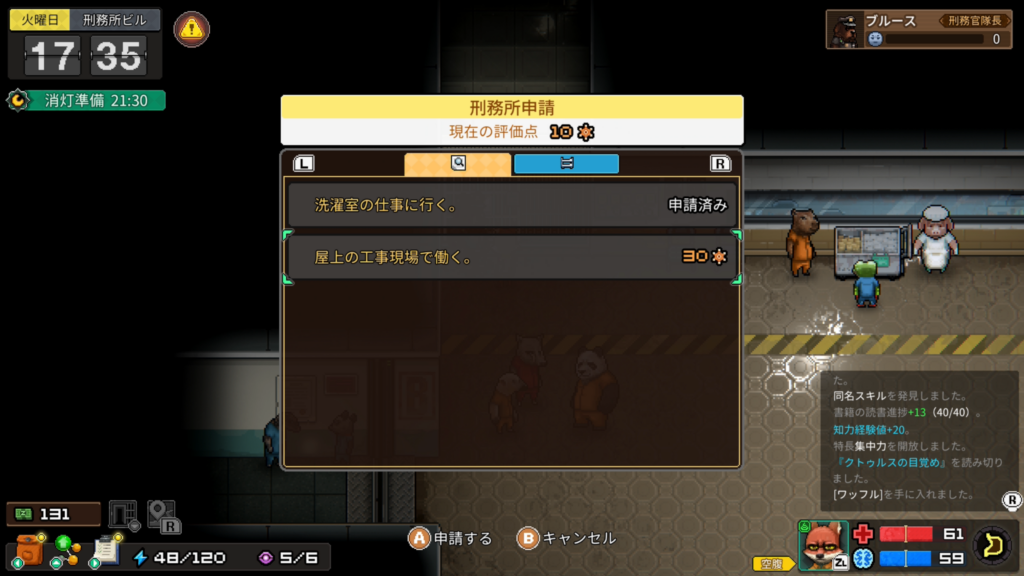Viewport: 1024px width, 576px height.
Task: Click the 消灯準備 21:30 schedule banner
Action: pyautogui.click(x=86, y=101)
